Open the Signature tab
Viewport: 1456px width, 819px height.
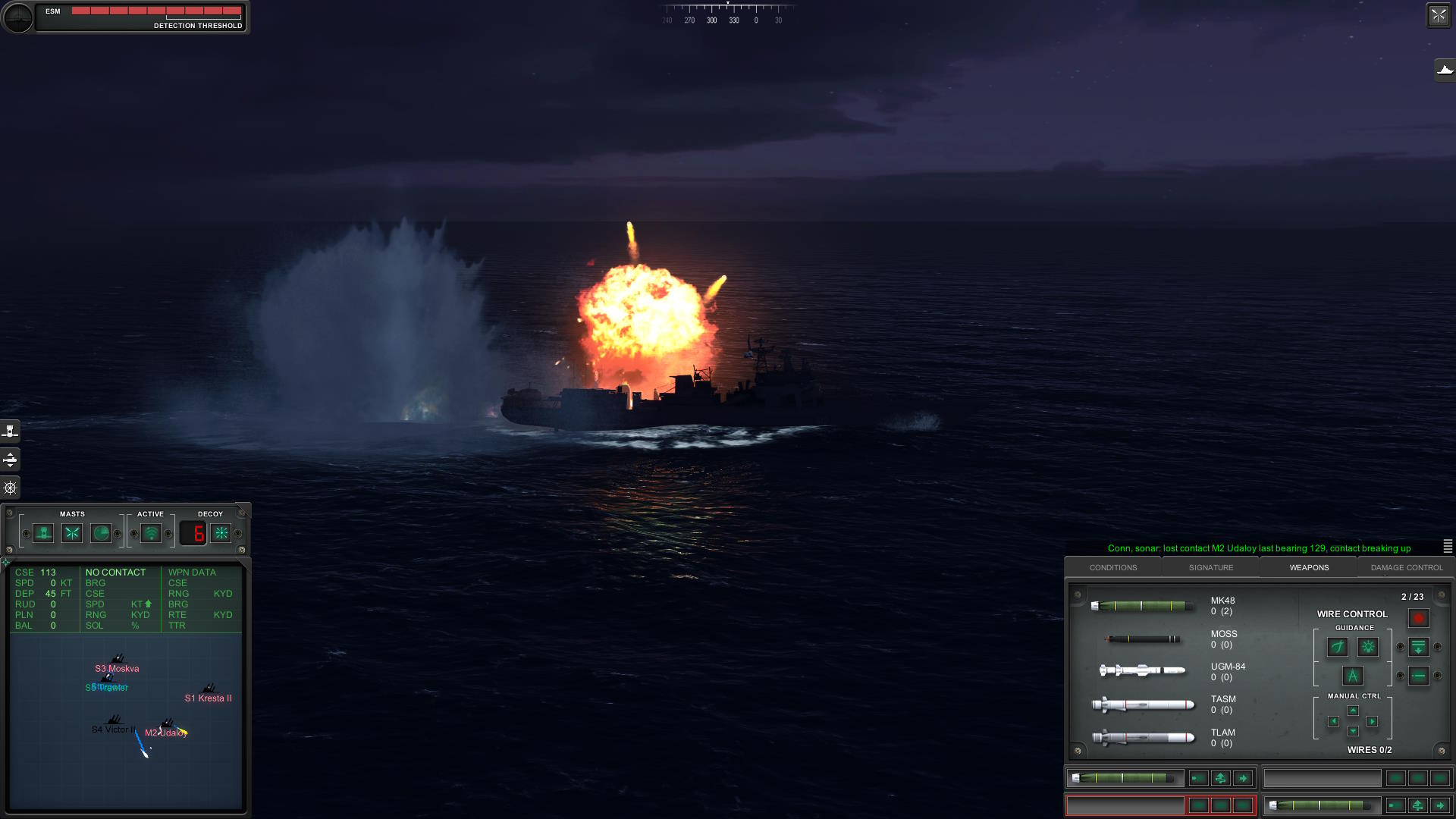click(x=1210, y=567)
